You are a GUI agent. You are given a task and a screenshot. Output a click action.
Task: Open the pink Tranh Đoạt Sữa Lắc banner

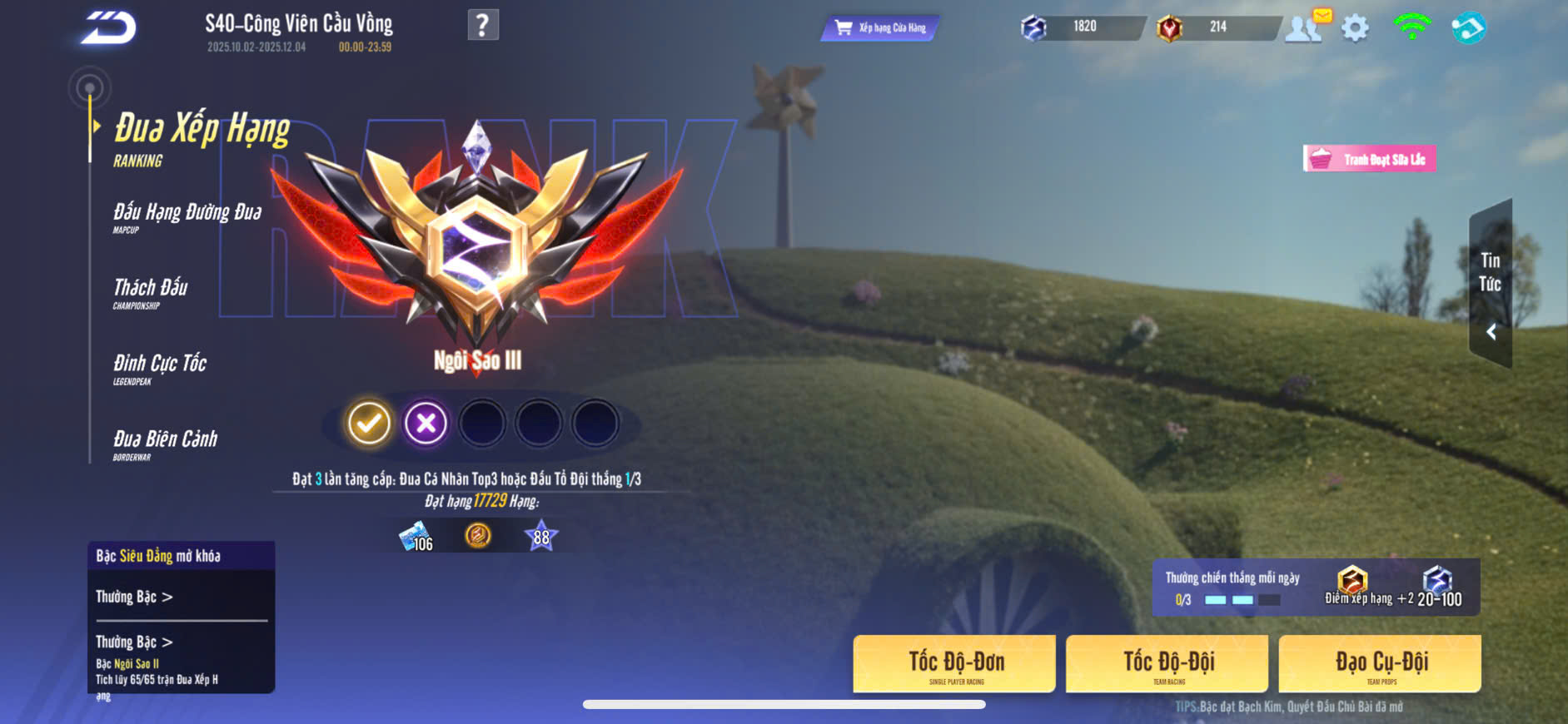click(x=1369, y=159)
